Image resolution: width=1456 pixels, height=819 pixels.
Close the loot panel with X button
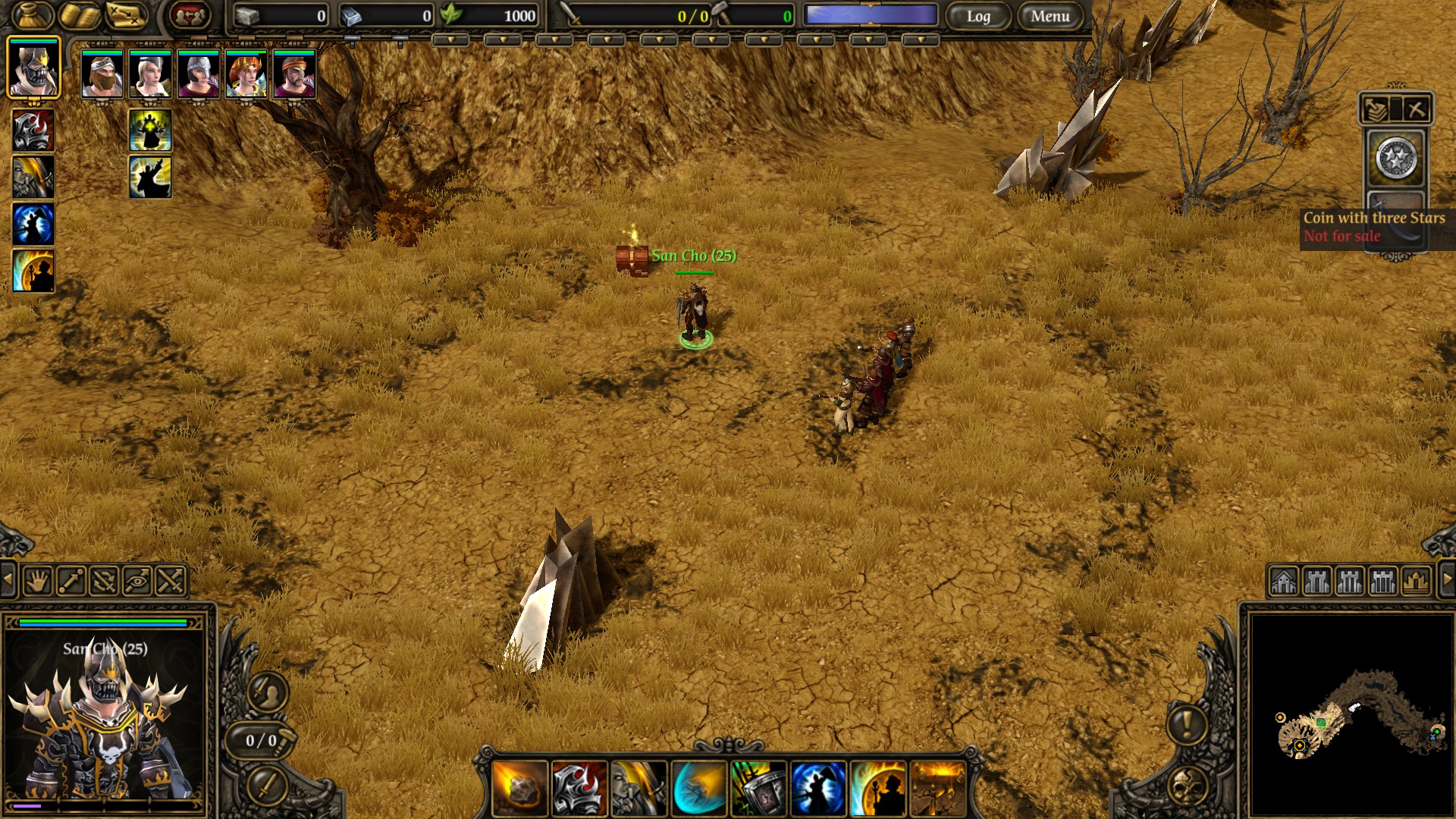coord(1416,109)
